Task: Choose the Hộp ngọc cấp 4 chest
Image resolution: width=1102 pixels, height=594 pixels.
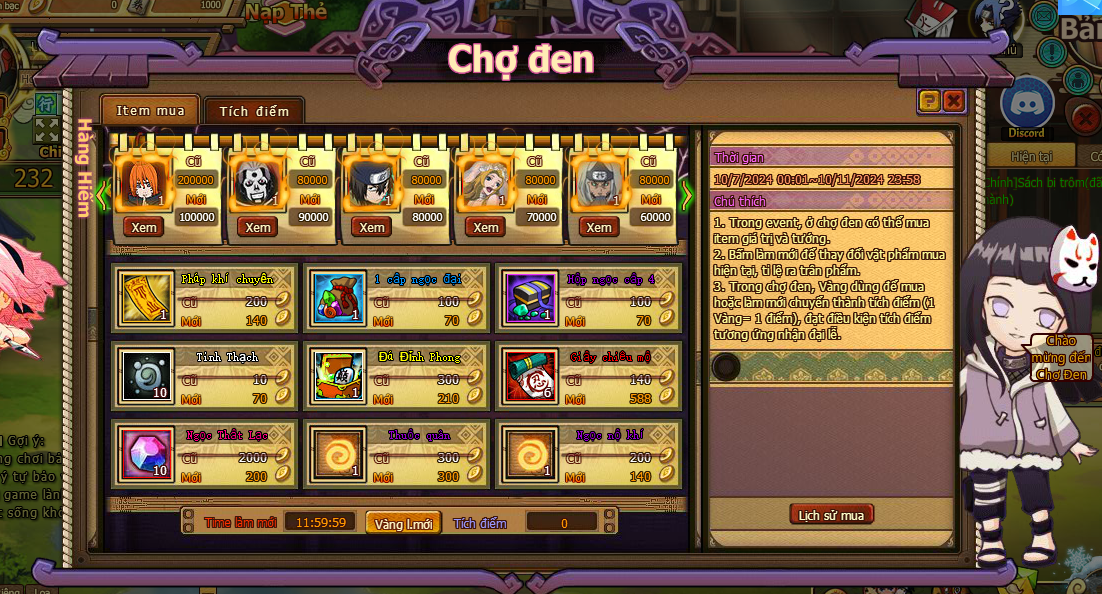Action: (x=527, y=299)
